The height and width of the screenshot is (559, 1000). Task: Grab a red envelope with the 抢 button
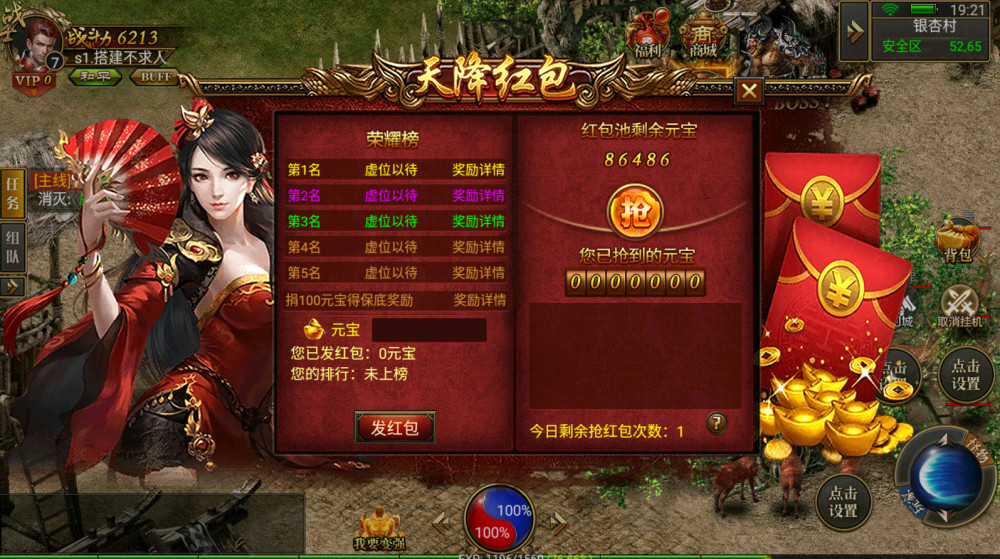[635, 212]
